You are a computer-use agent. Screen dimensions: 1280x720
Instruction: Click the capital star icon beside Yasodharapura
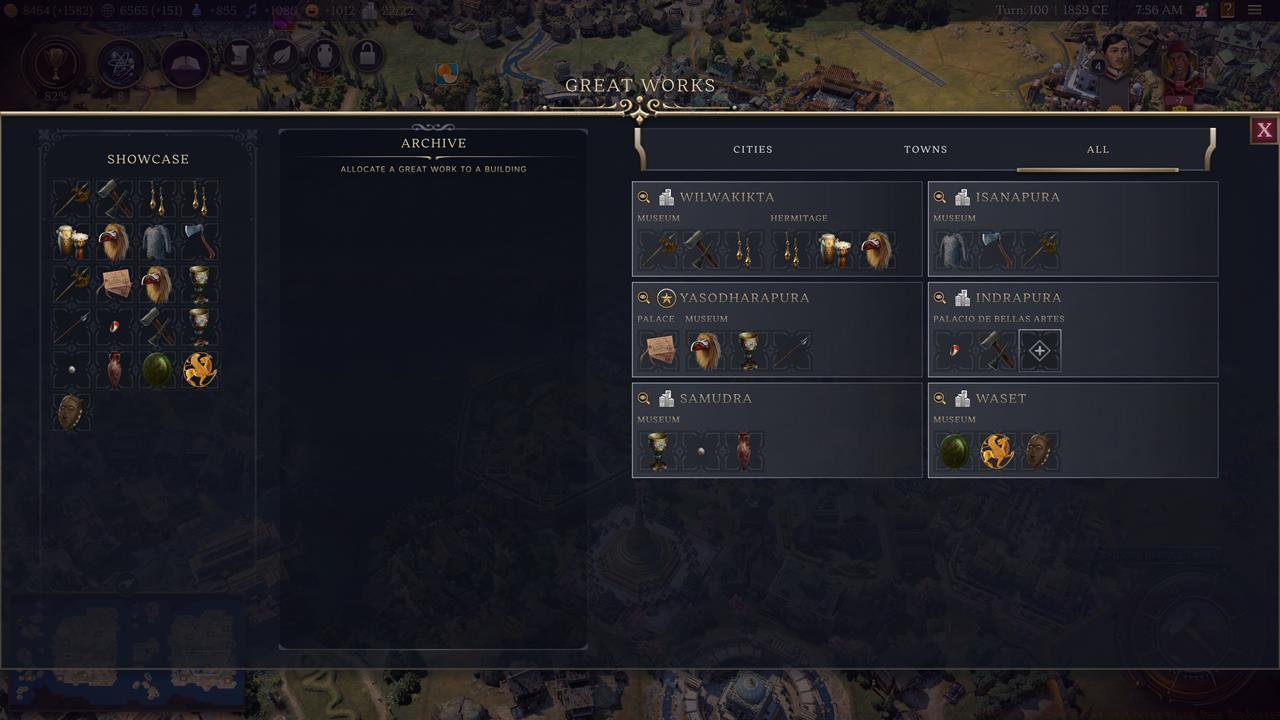click(x=665, y=297)
